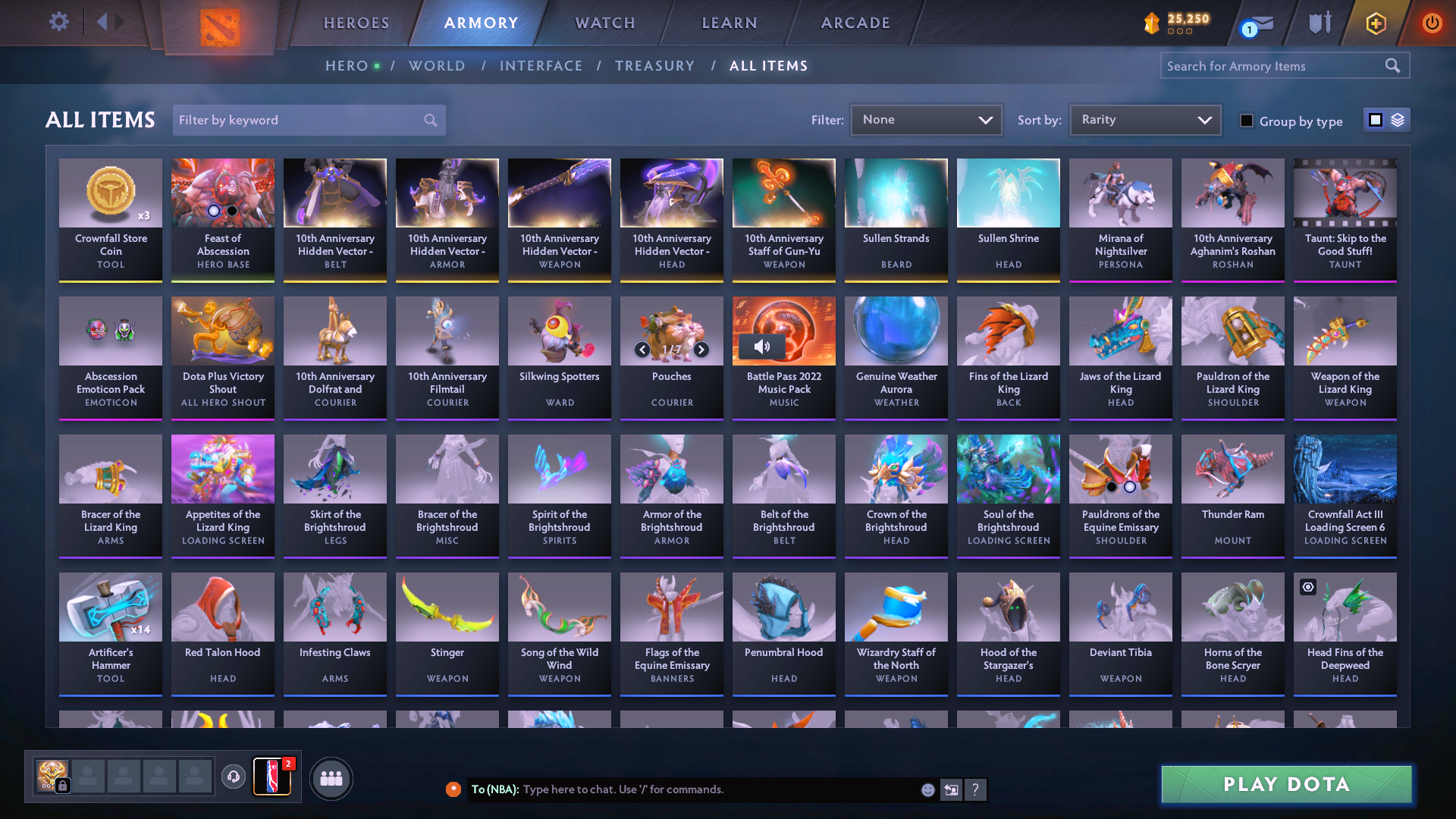Viewport: 1456px width, 819px height.
Task: Click the question mark help button near chat
Action: [x=976, y=789]
